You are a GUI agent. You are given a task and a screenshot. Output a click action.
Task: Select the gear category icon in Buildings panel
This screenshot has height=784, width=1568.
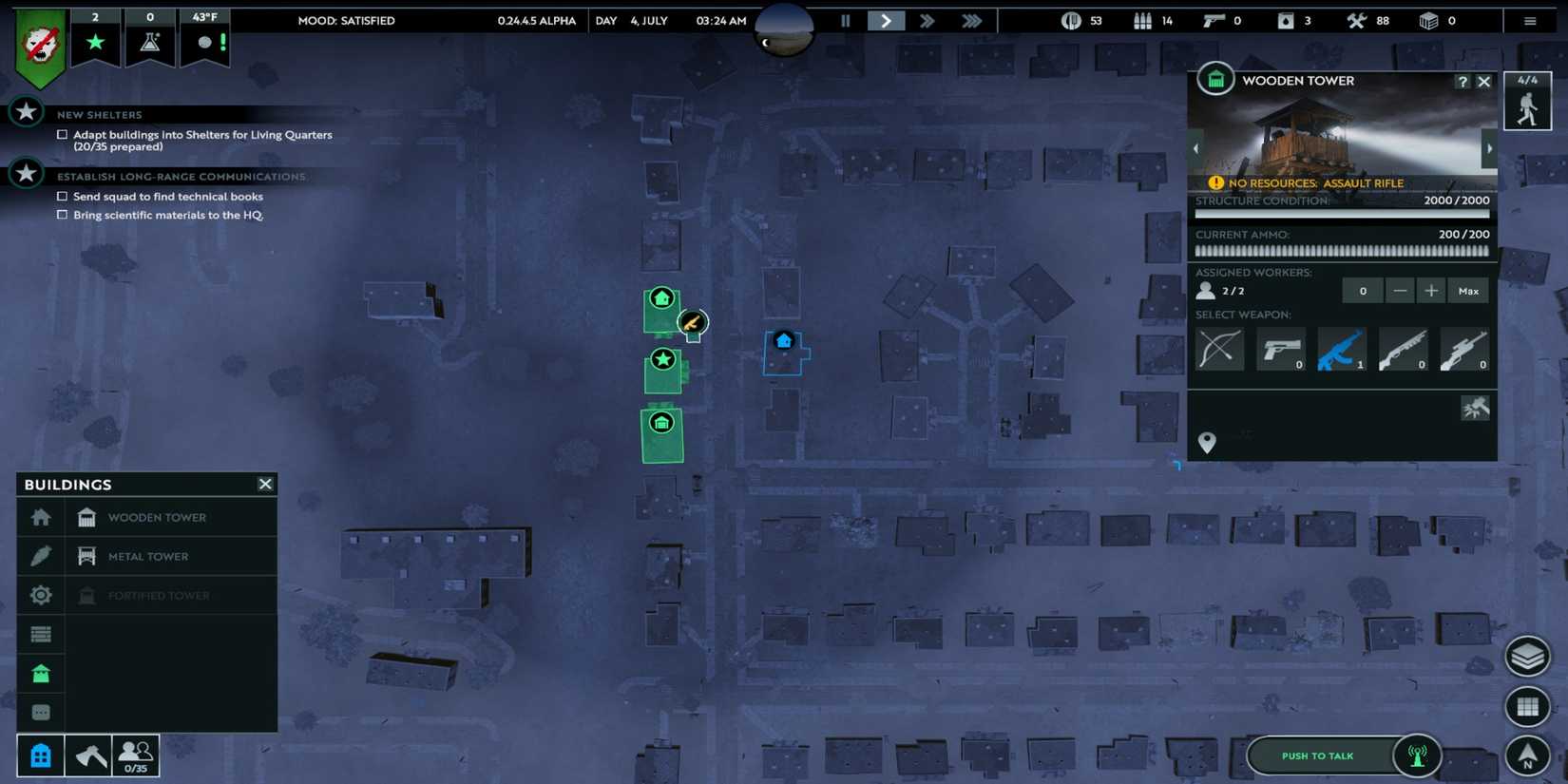[40, 594]
